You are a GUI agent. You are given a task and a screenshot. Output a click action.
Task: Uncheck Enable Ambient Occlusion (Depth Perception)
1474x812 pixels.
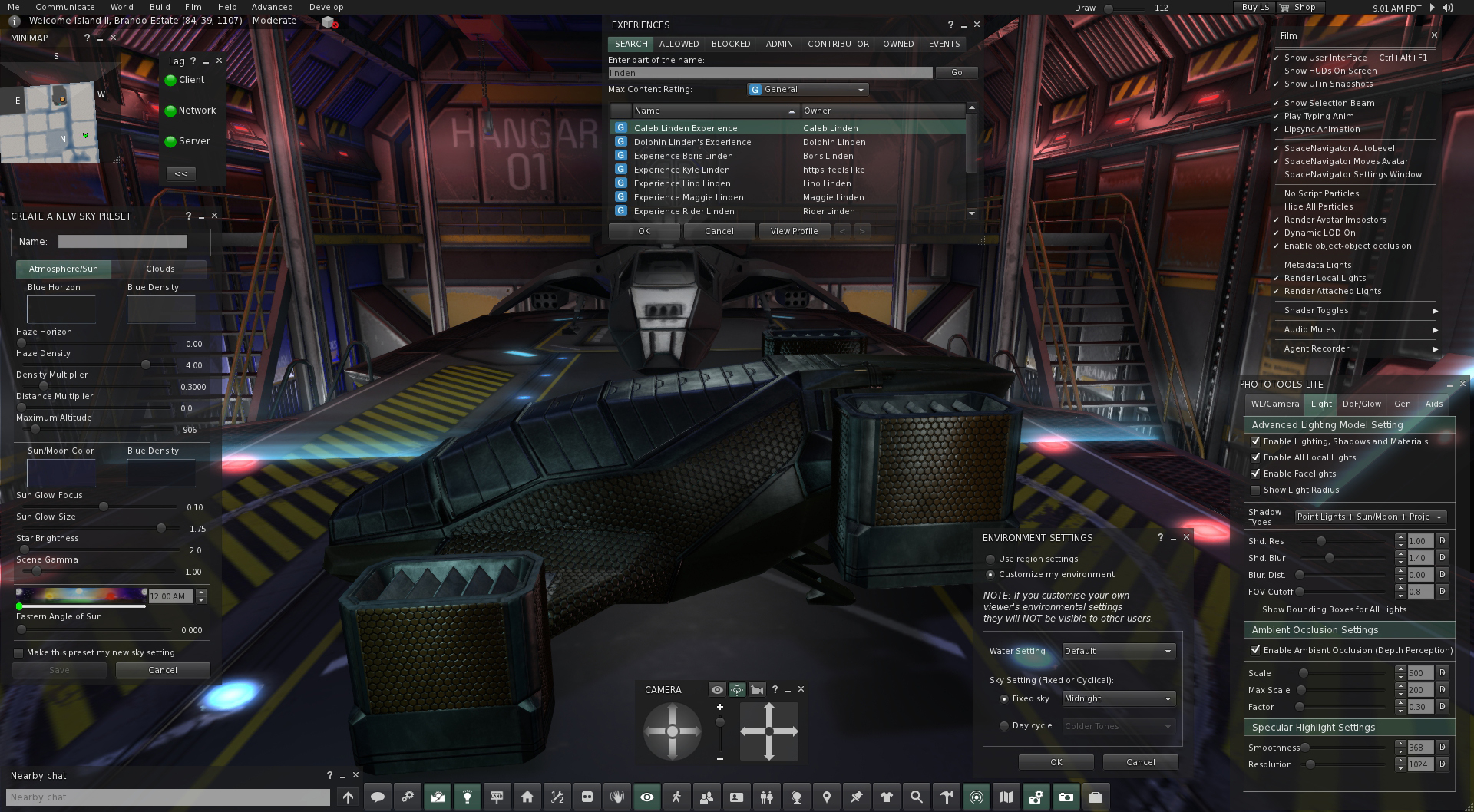click(x=1256, y=650)
